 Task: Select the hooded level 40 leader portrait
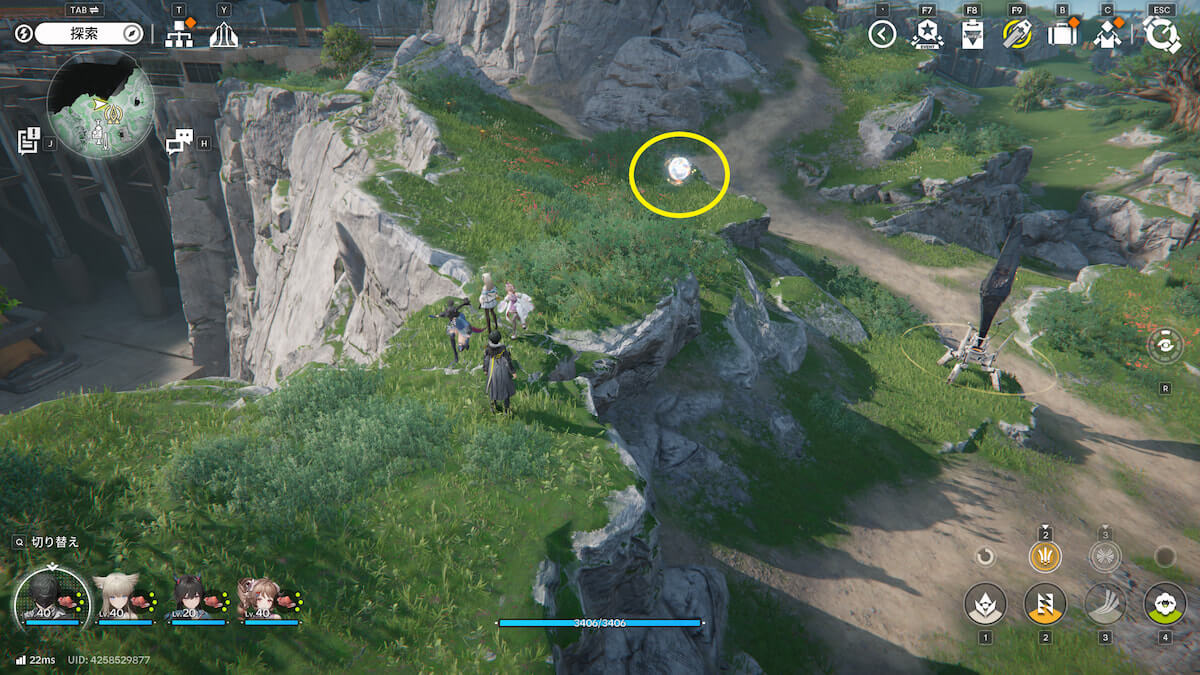point(50,598)
